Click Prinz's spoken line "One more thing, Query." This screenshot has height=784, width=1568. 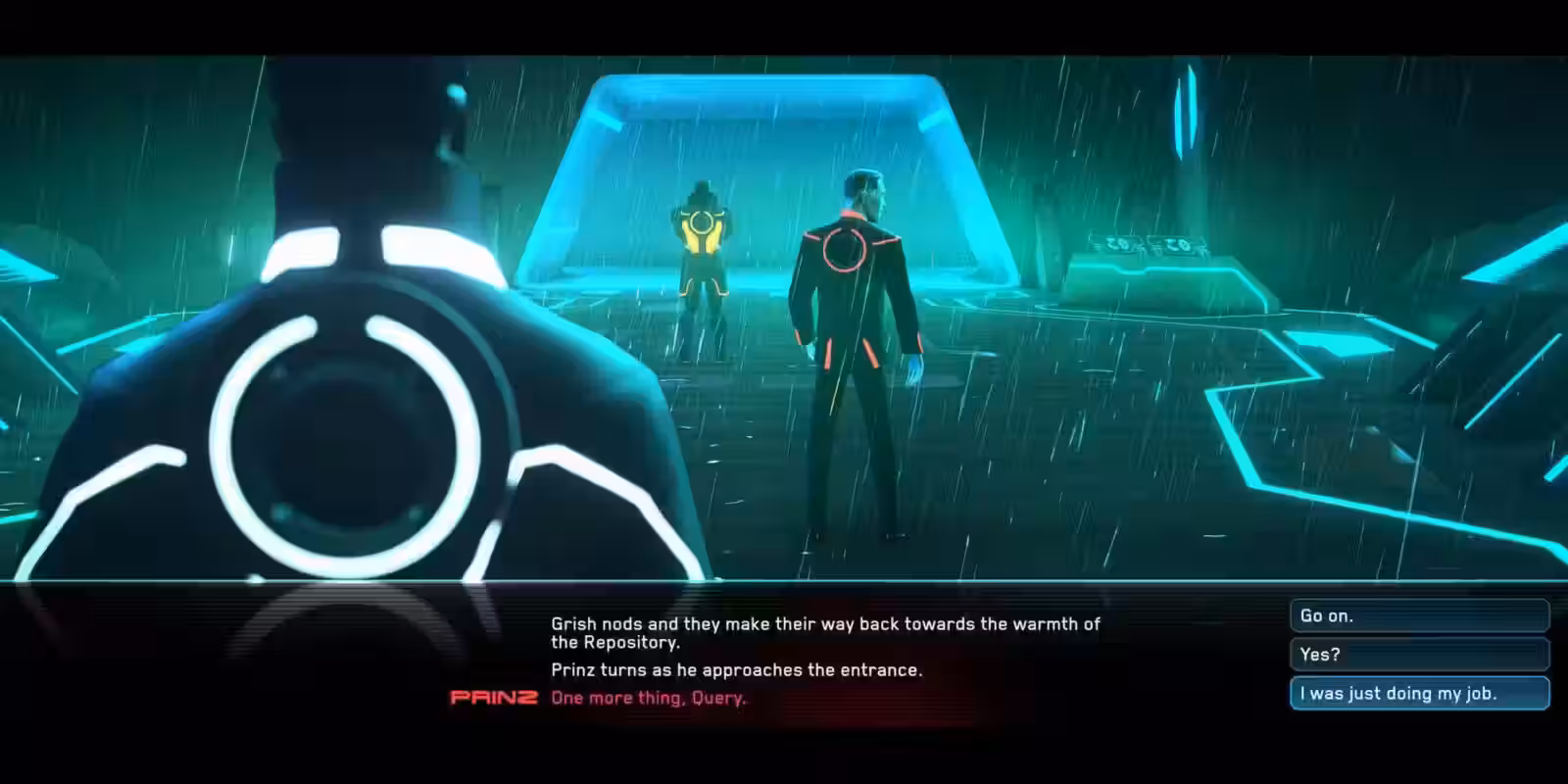coord(649,698)
